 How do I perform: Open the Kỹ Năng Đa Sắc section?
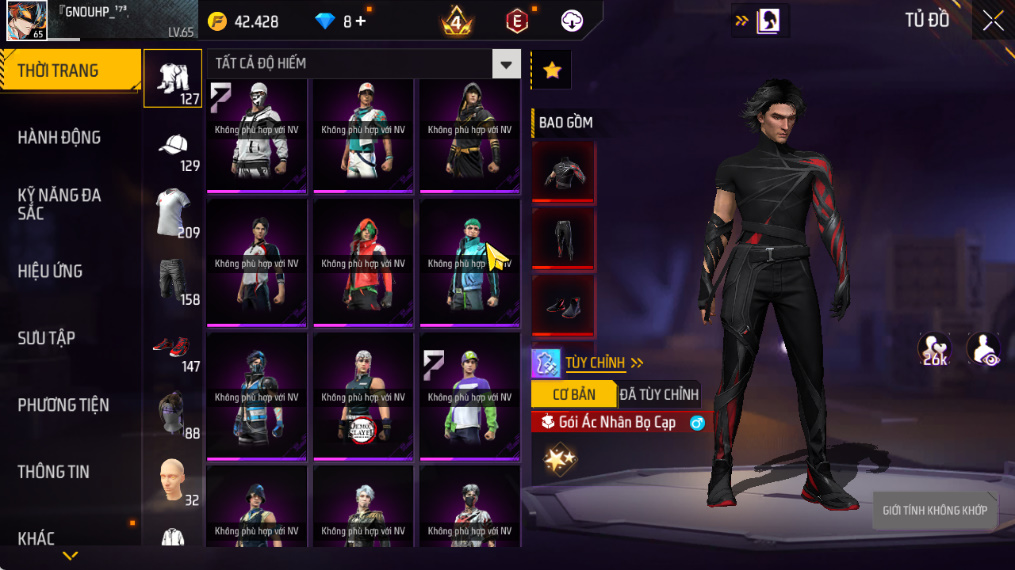60,204
